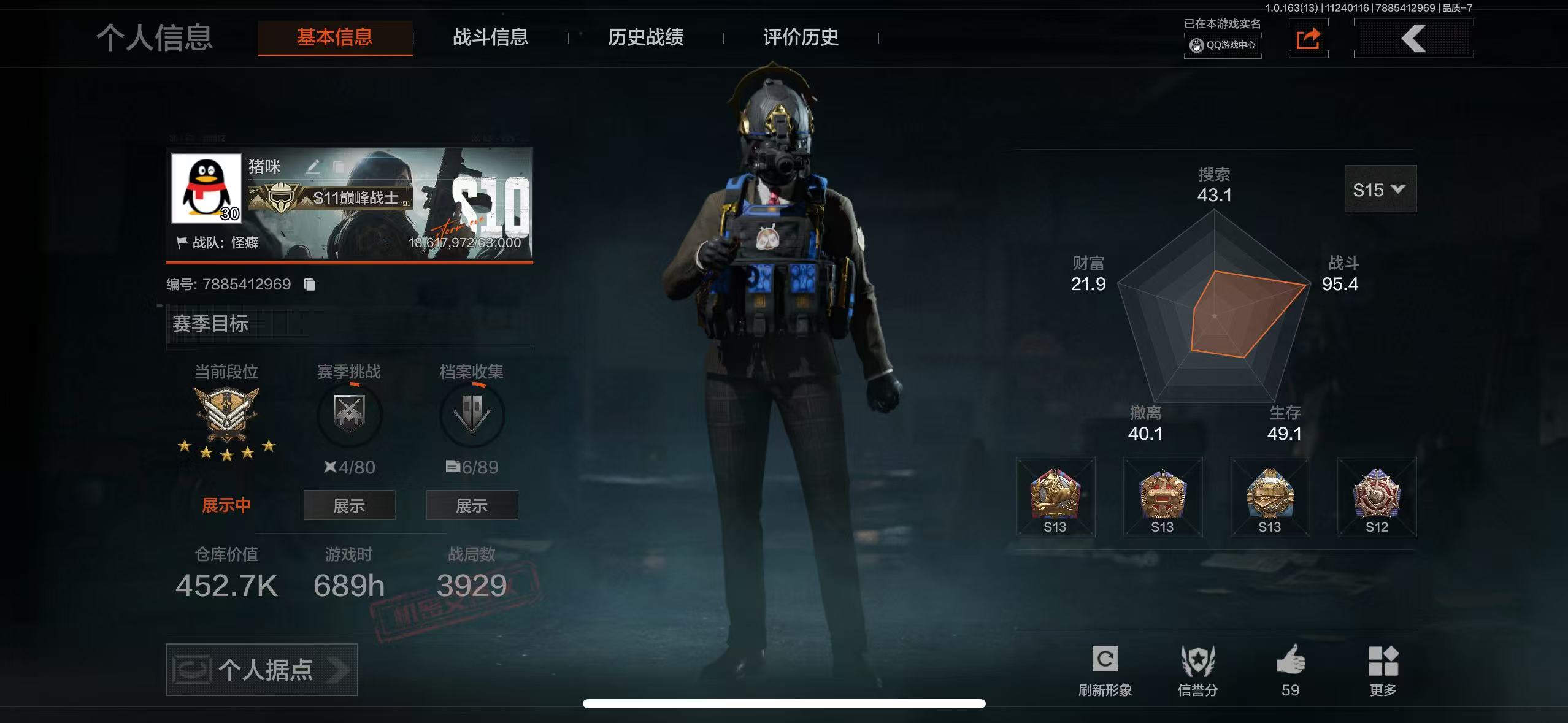Switch to the 战斗信息 tab
Viewport: 1568px width, 723px height.
pyautogui.click(x=490, y=37)
